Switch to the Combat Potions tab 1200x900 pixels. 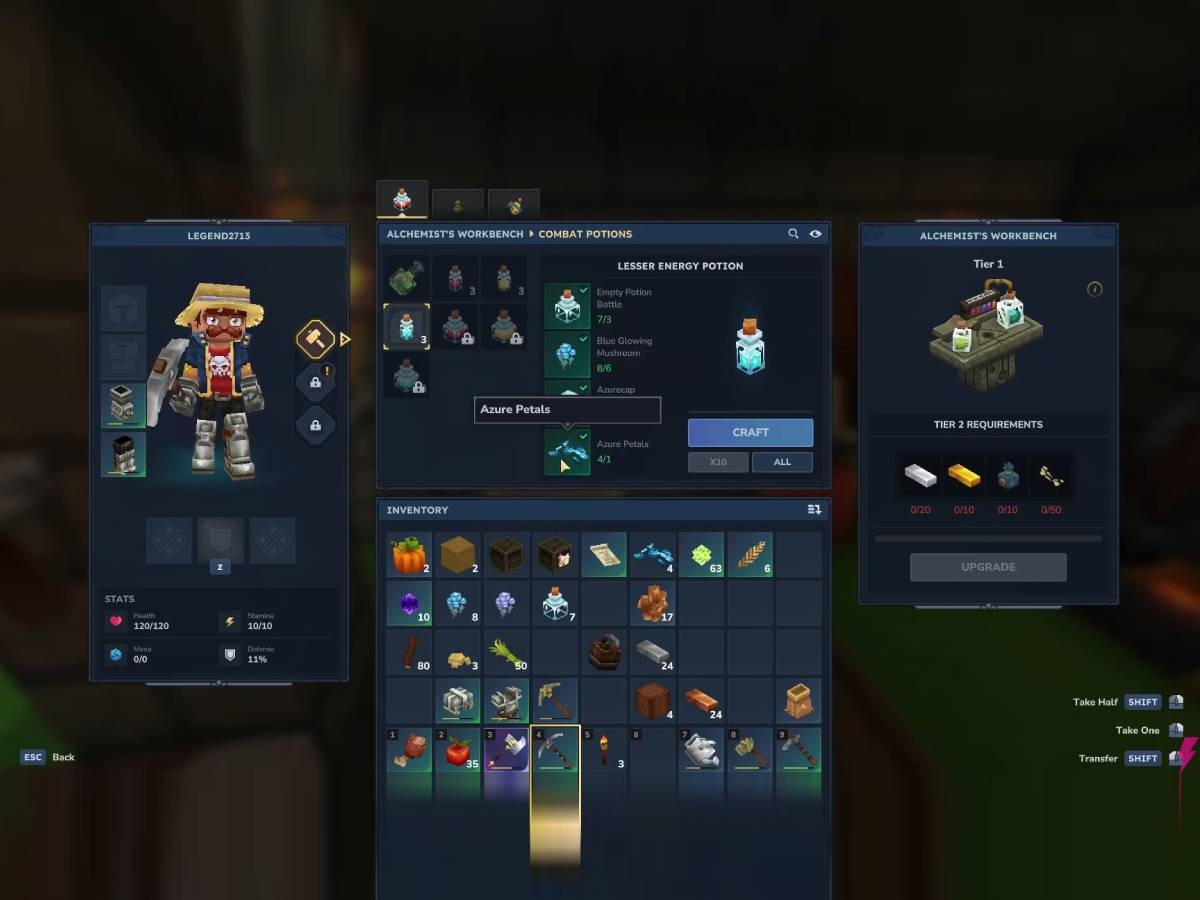tap(402, 200)
